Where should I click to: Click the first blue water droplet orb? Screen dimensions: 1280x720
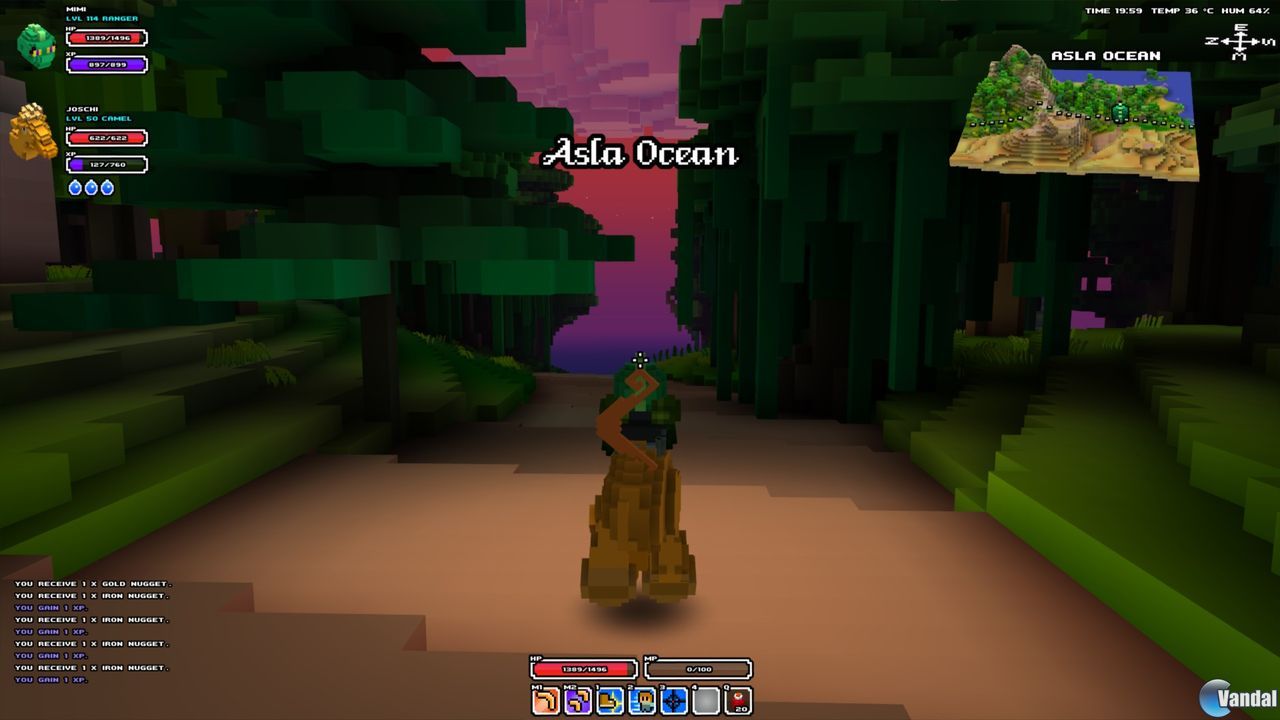tap(75, 185)
